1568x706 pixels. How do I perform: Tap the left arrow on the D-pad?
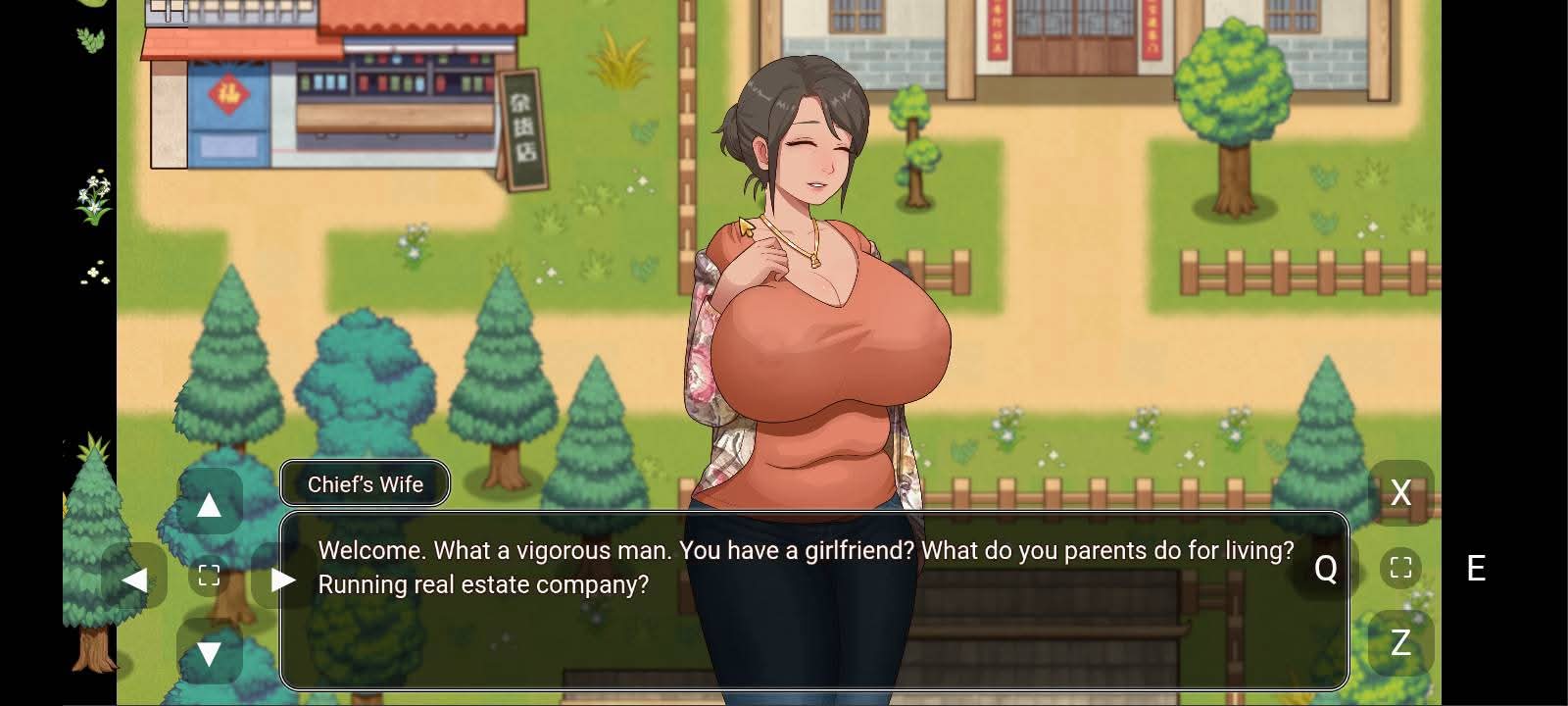(x=134, y=580)
